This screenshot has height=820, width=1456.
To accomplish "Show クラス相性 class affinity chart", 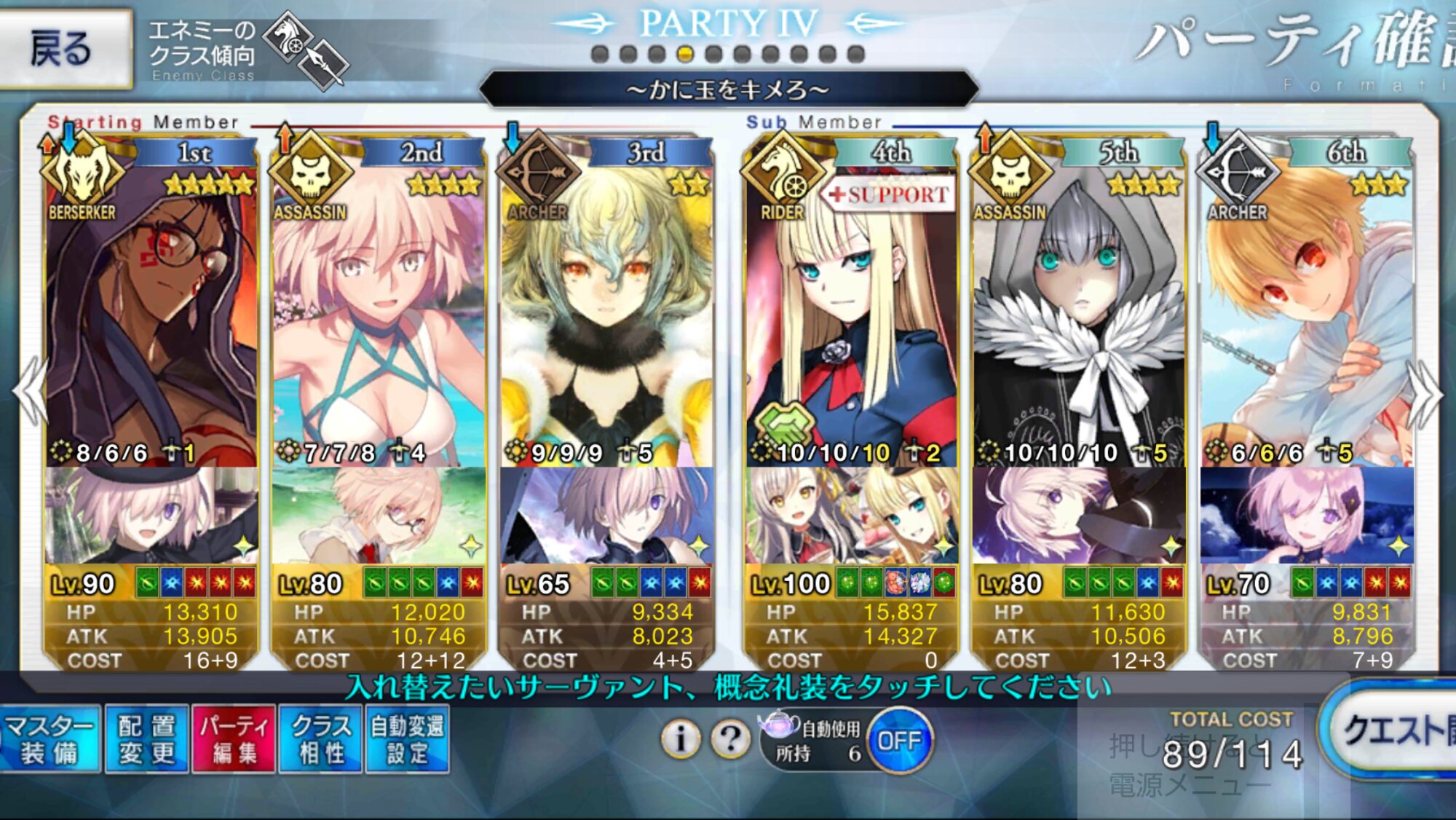I will (320, 739).
